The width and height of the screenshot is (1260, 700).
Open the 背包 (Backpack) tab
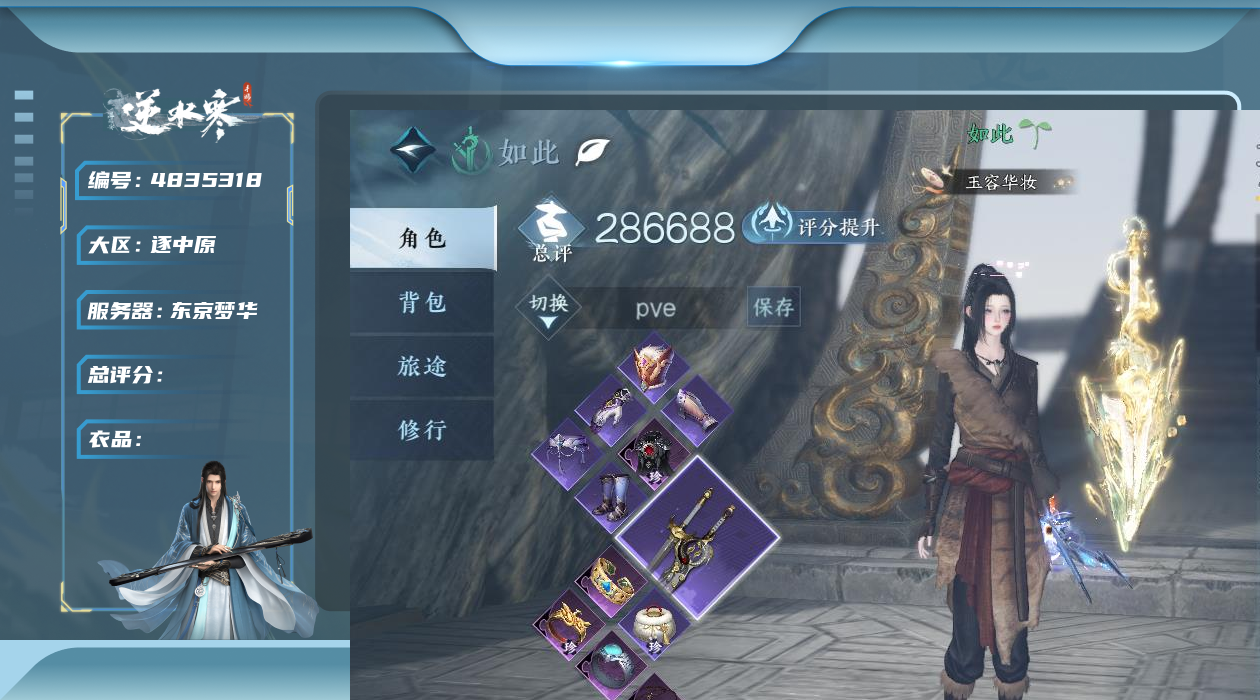(x=422, y=302)
